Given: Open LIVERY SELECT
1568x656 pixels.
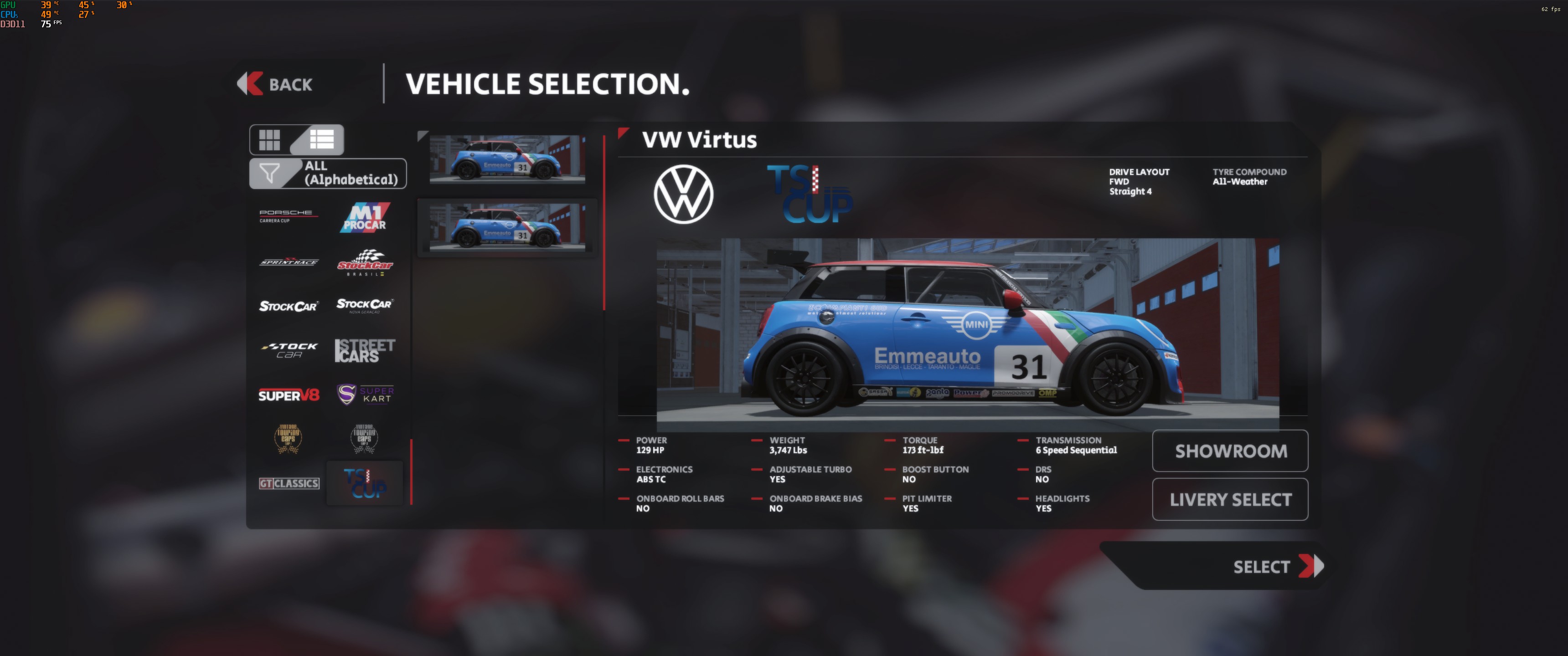Looking at the screenshot, I should 1230,500.
